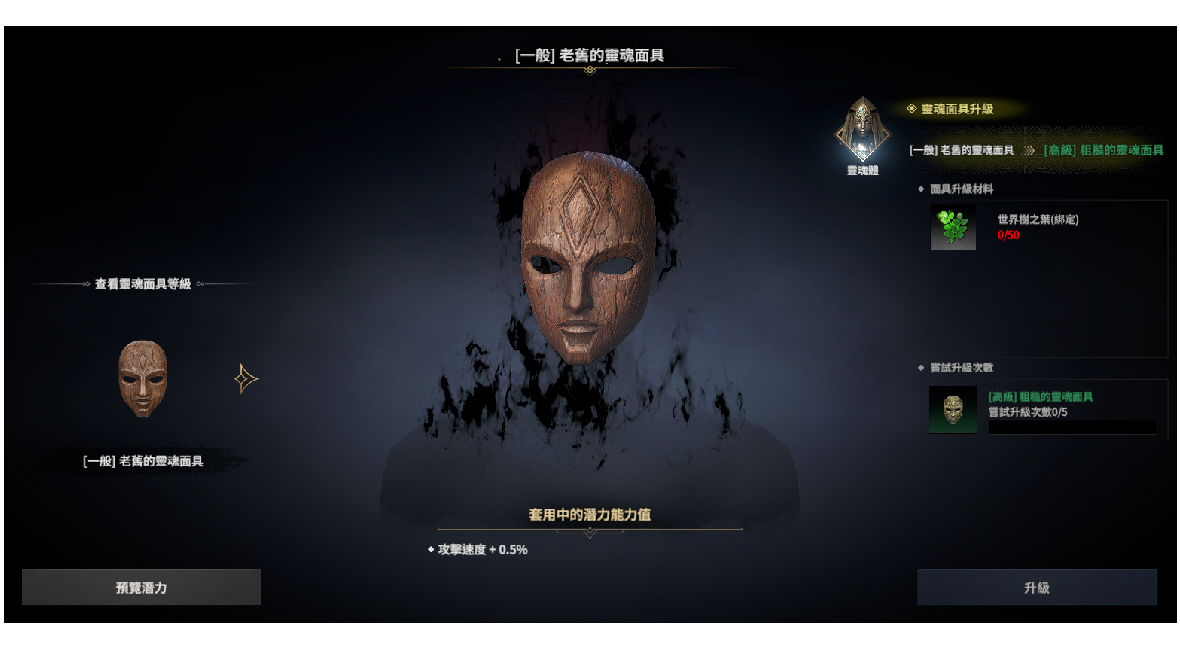Choose the 老舊的靈魂面具 mask thumbnail
Screen dimensions: 1180x650
143,378
